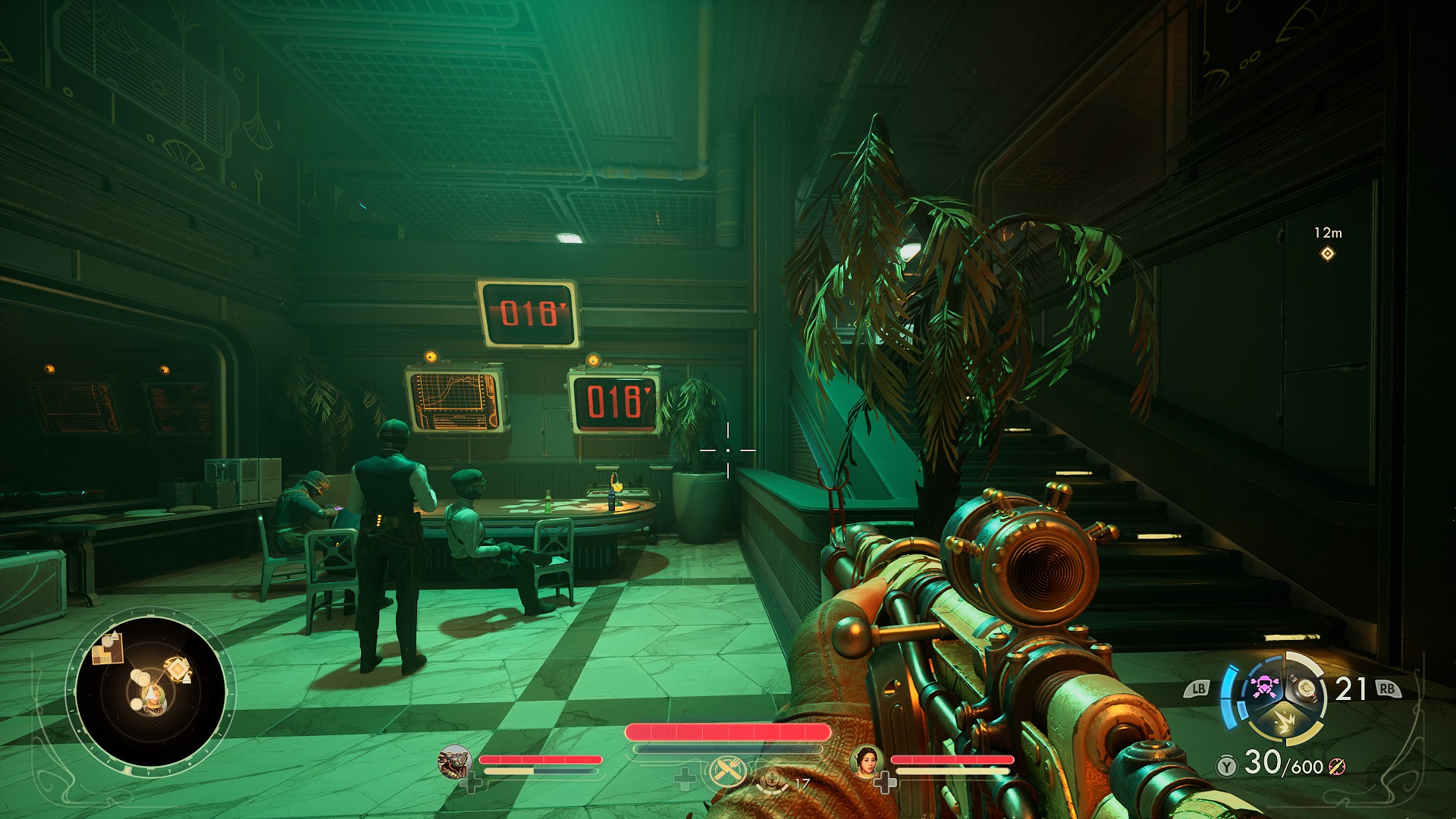
Task: Select the robot companion portrait
Action: point(455,762)
